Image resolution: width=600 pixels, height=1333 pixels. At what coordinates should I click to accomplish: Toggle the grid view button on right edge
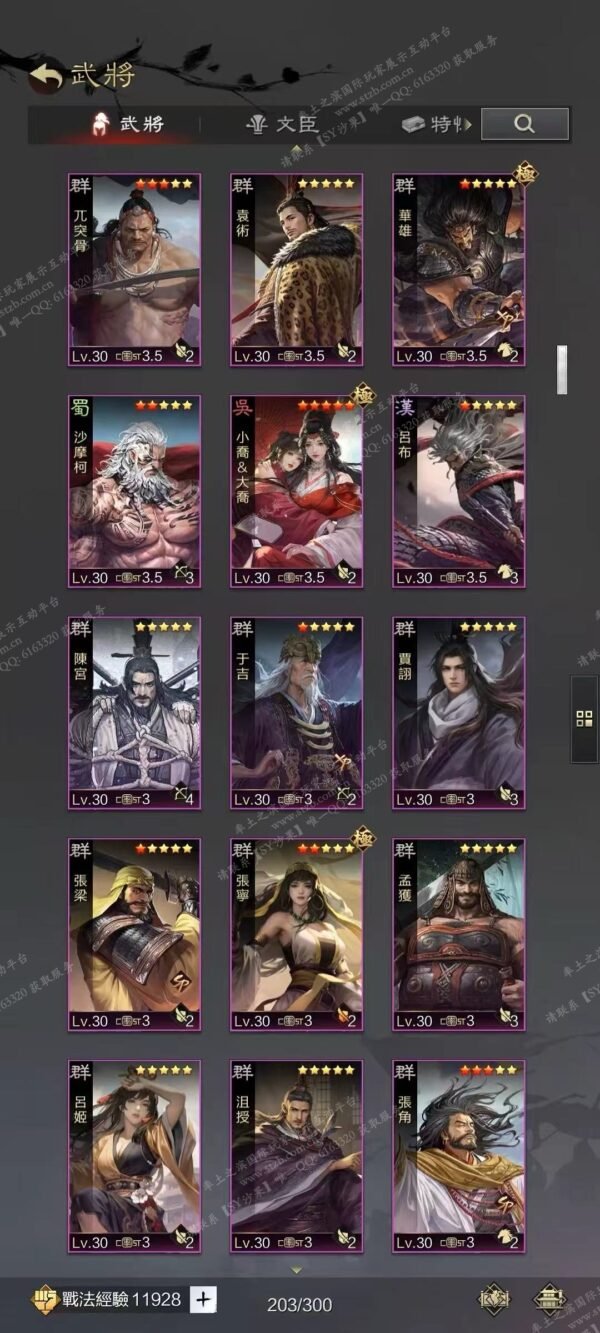coord(585,718)
